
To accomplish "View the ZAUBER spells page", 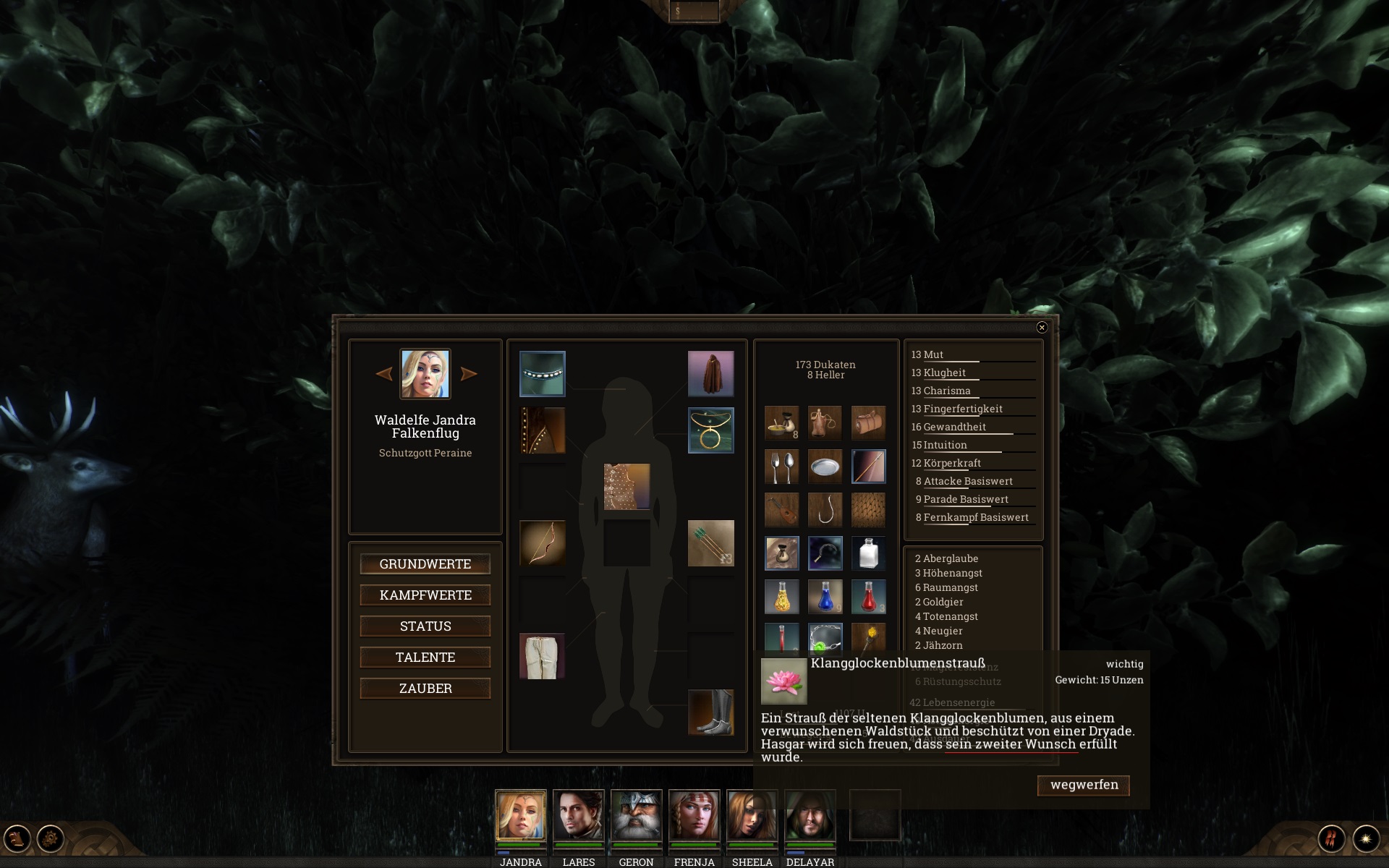I will (x=425, y=689).
